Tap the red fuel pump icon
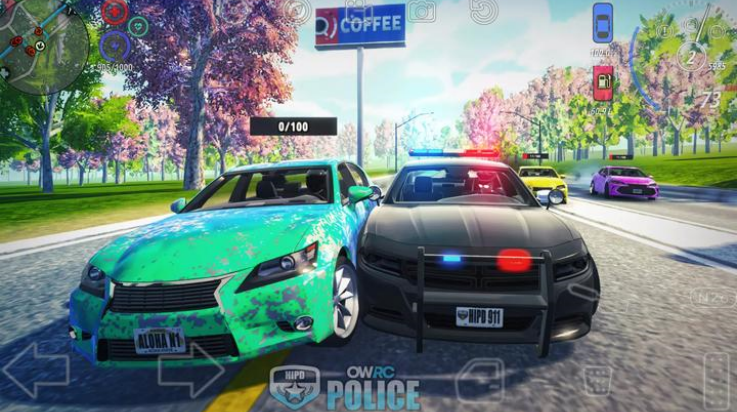The height and width of the screenshot is (412, 737). (603, 82)
